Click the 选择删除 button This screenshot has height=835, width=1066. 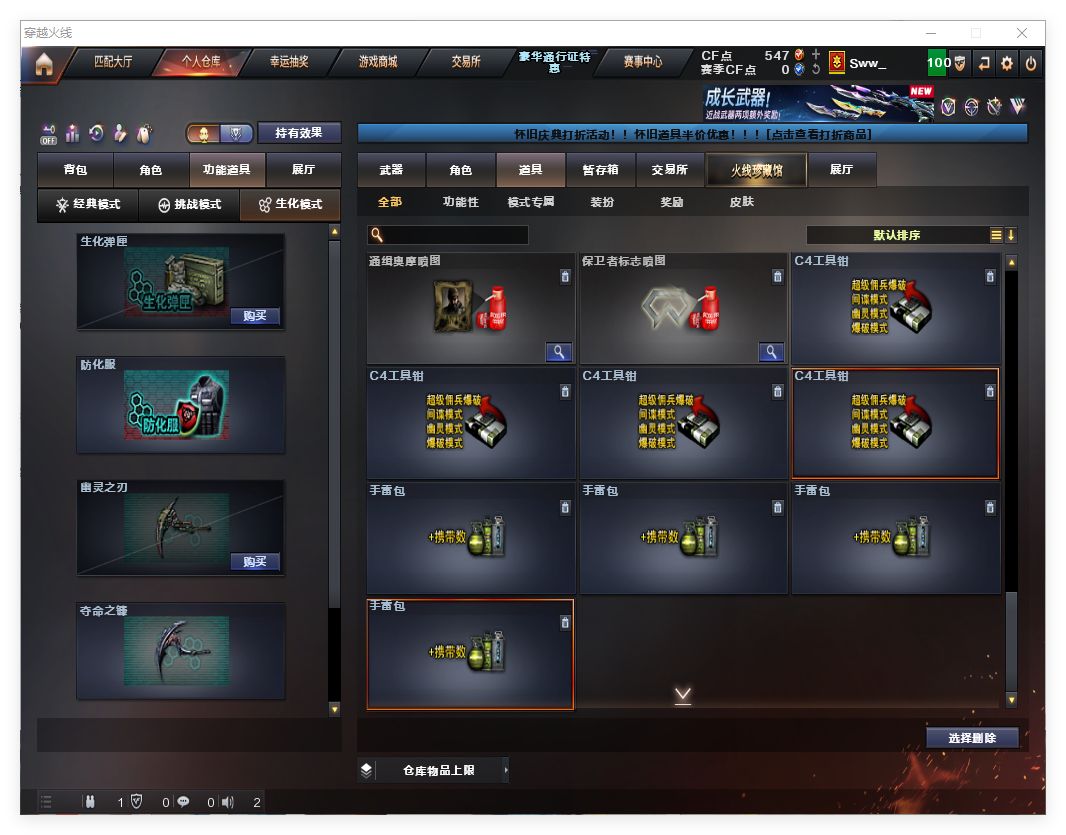pos(971,738)
